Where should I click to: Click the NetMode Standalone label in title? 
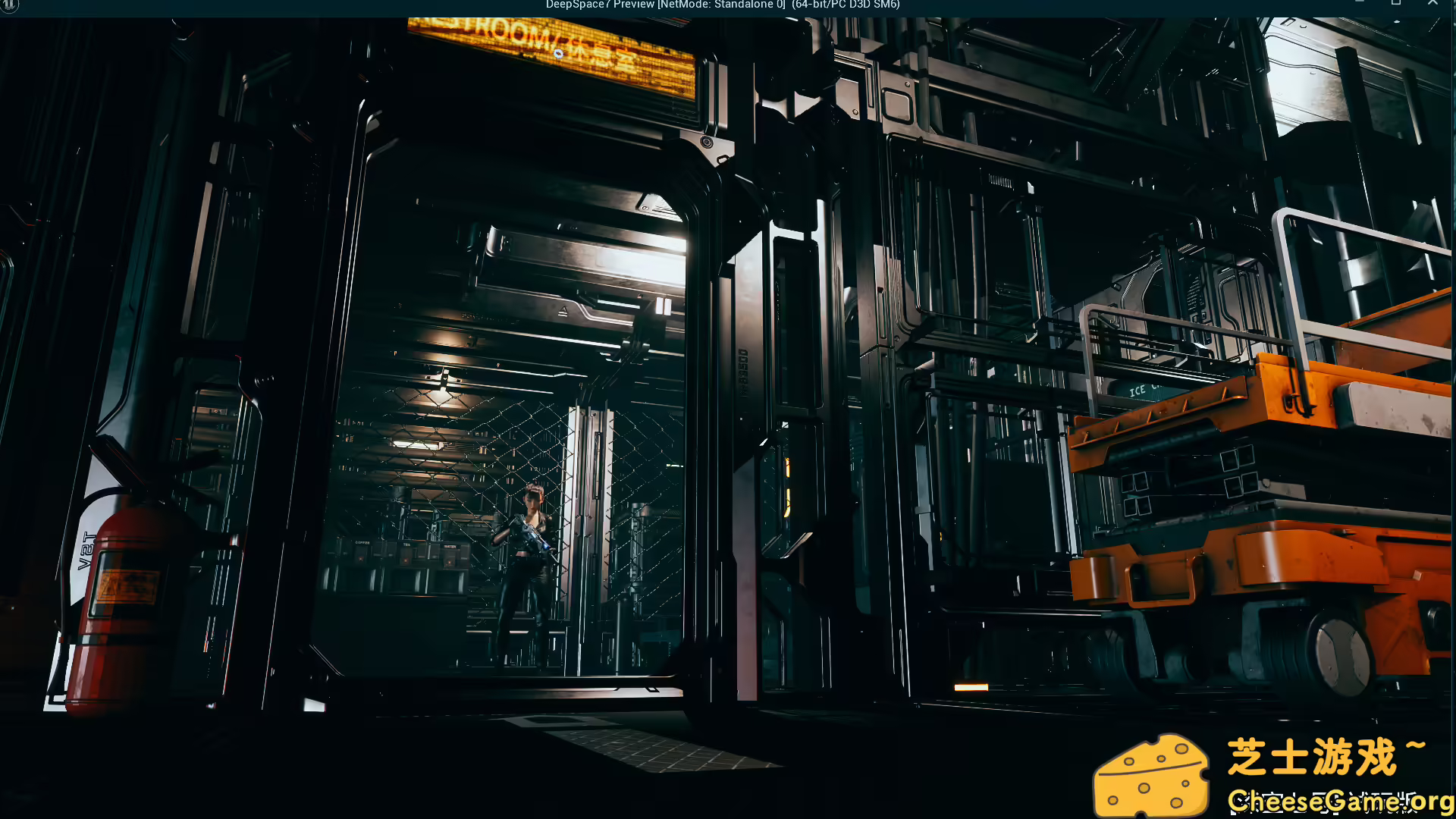pos(720,5)
